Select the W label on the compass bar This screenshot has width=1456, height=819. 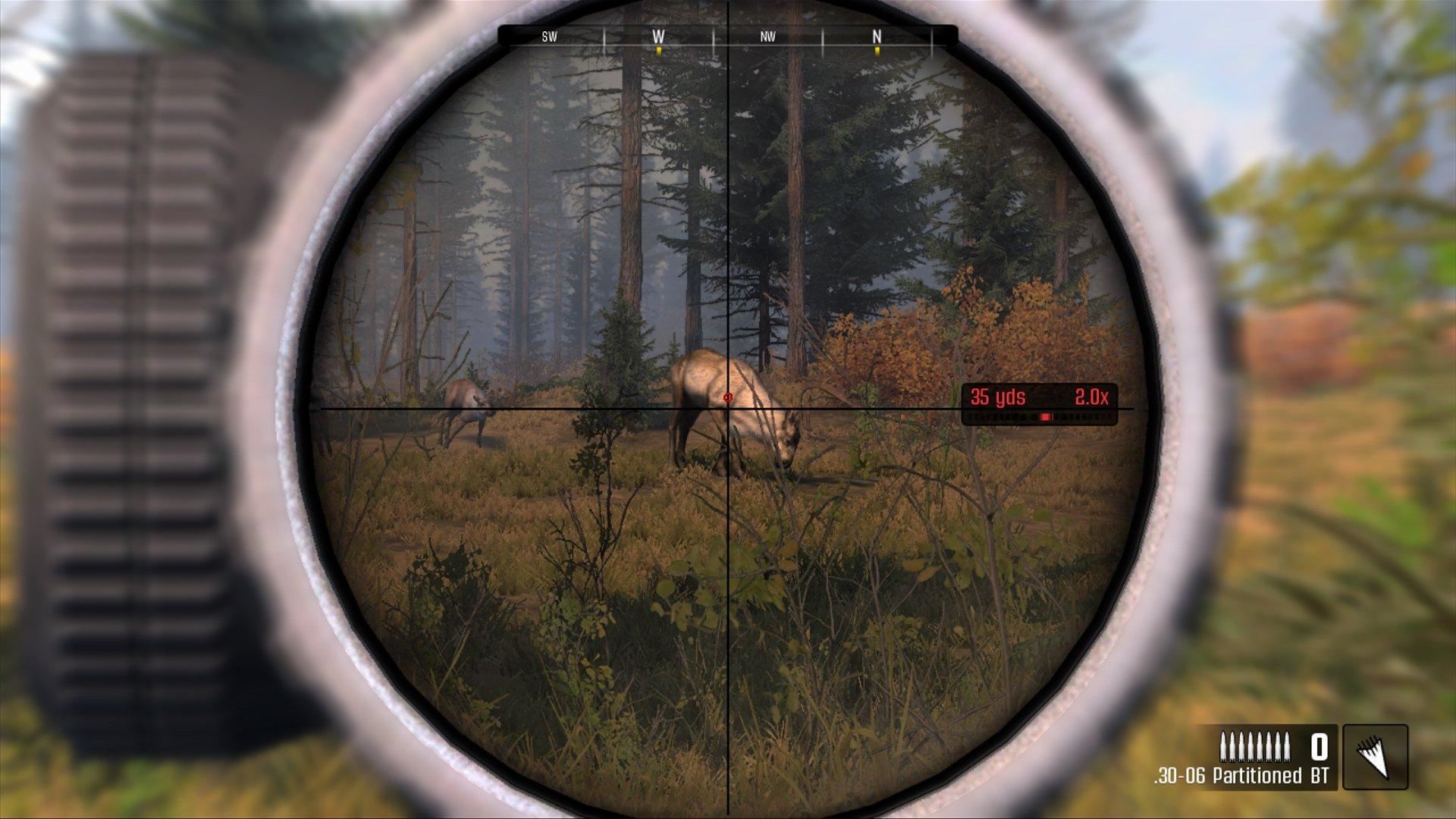tap(657, 35)
